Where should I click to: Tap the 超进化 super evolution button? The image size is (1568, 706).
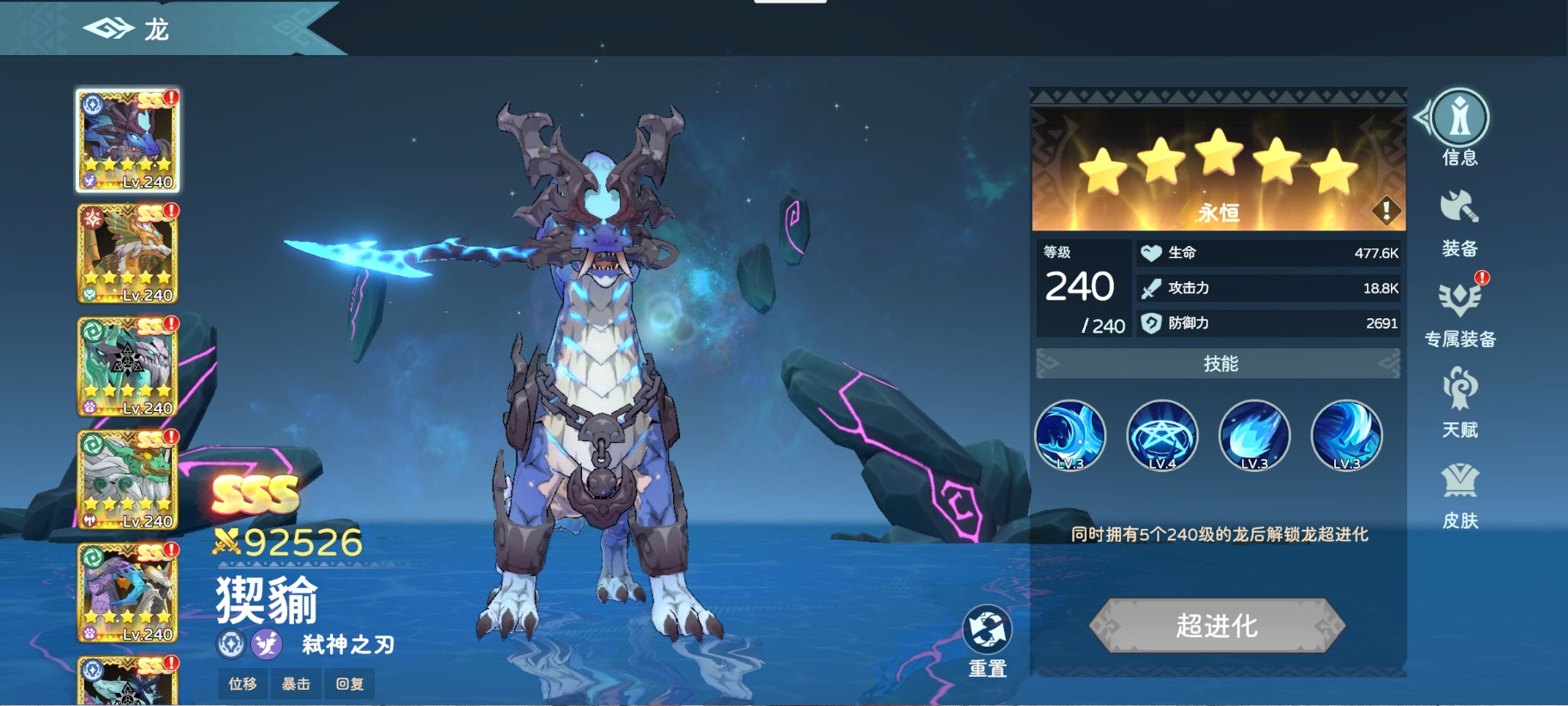point(1216,625)
